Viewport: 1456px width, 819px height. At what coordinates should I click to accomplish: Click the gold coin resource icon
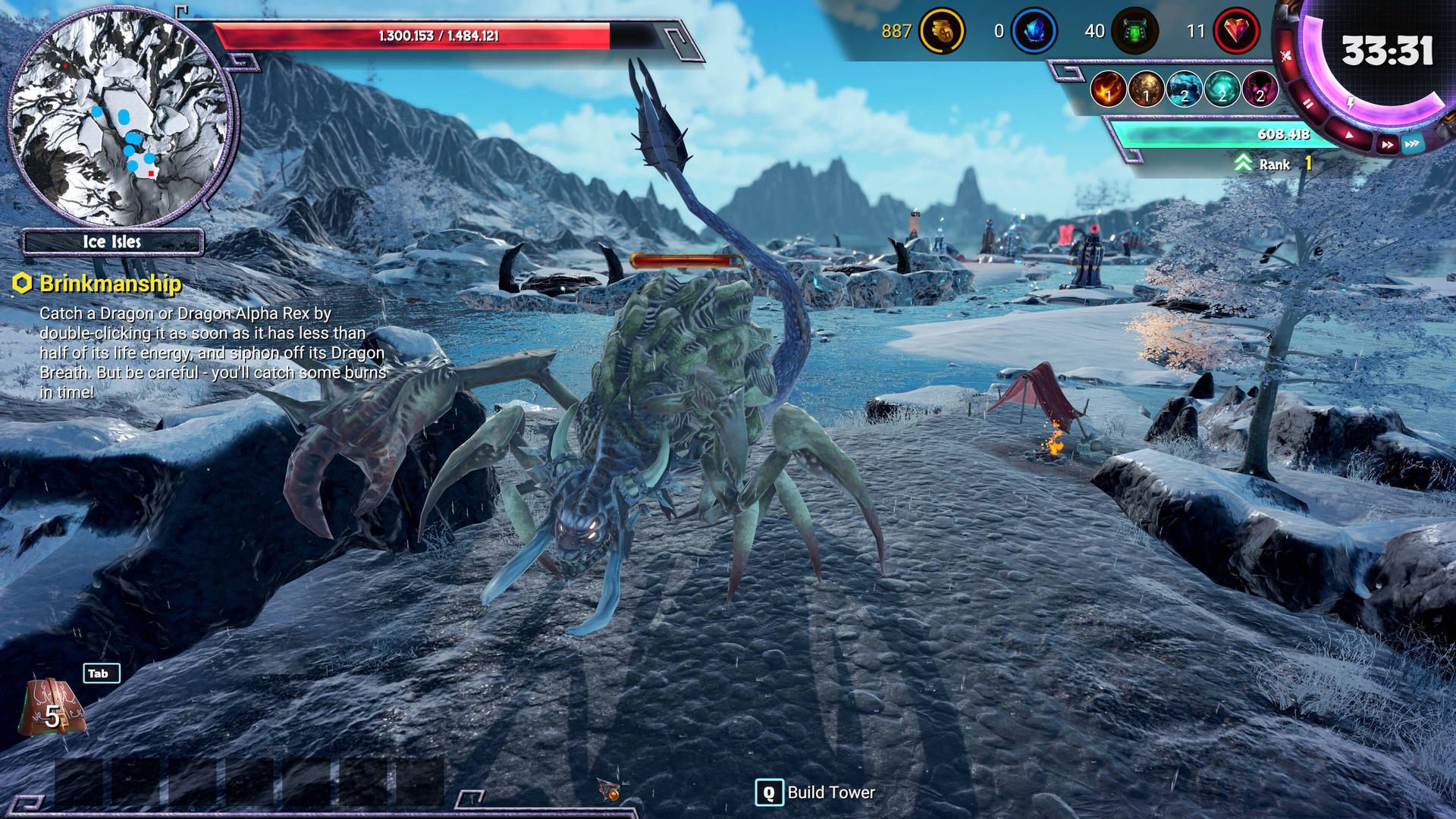click(941, 32)
